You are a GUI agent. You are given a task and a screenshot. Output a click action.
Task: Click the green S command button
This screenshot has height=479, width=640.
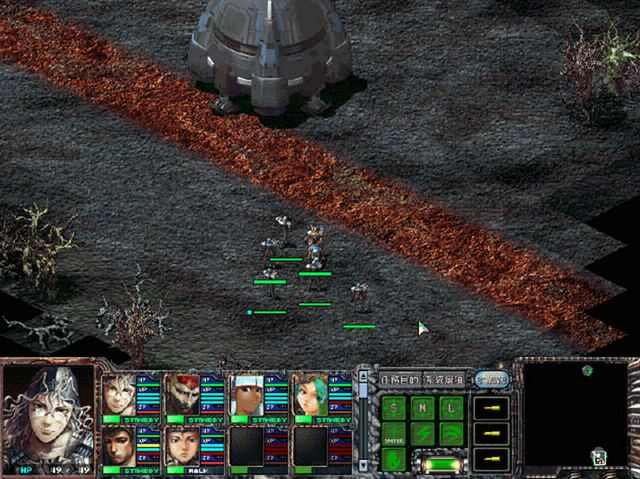tap(394, 407)
